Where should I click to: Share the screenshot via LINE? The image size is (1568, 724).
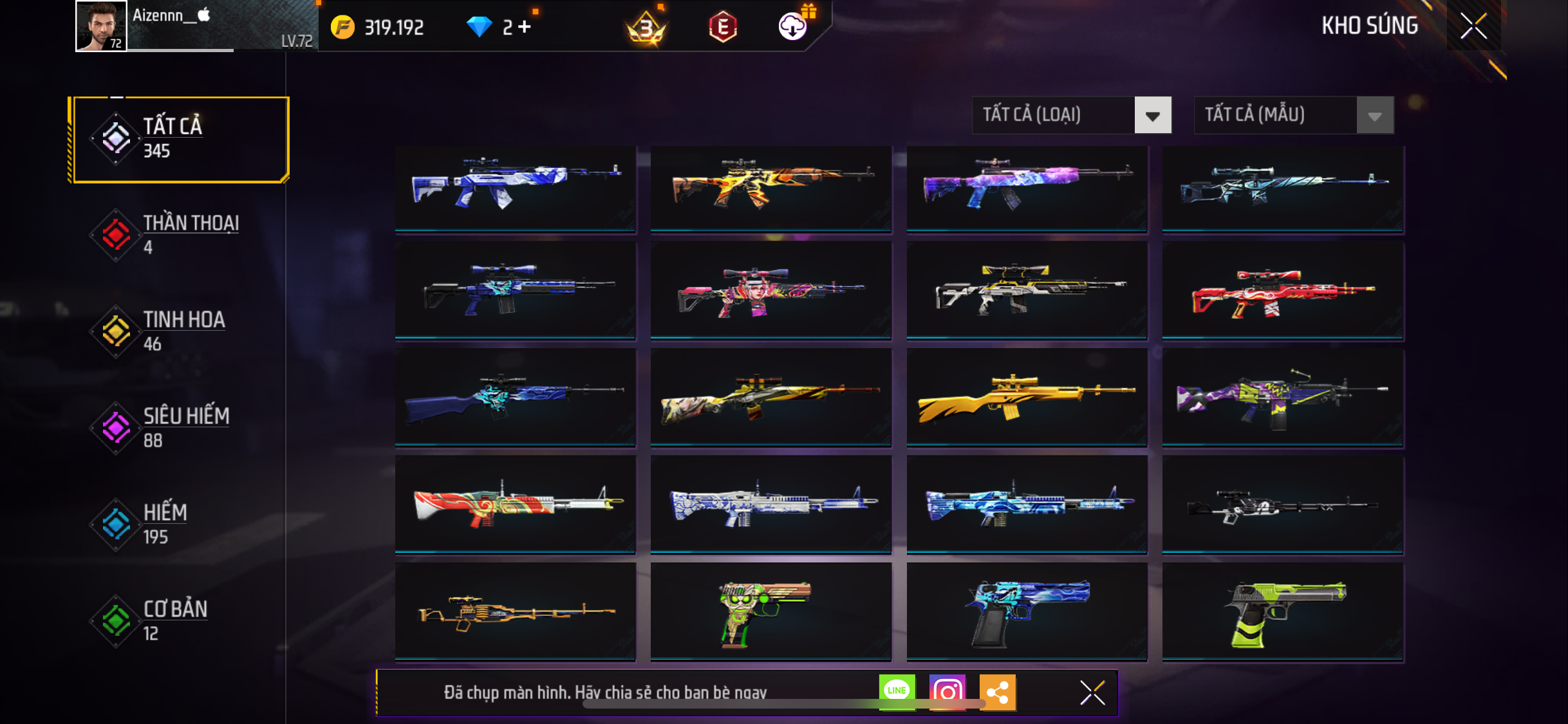coord(897,692)
